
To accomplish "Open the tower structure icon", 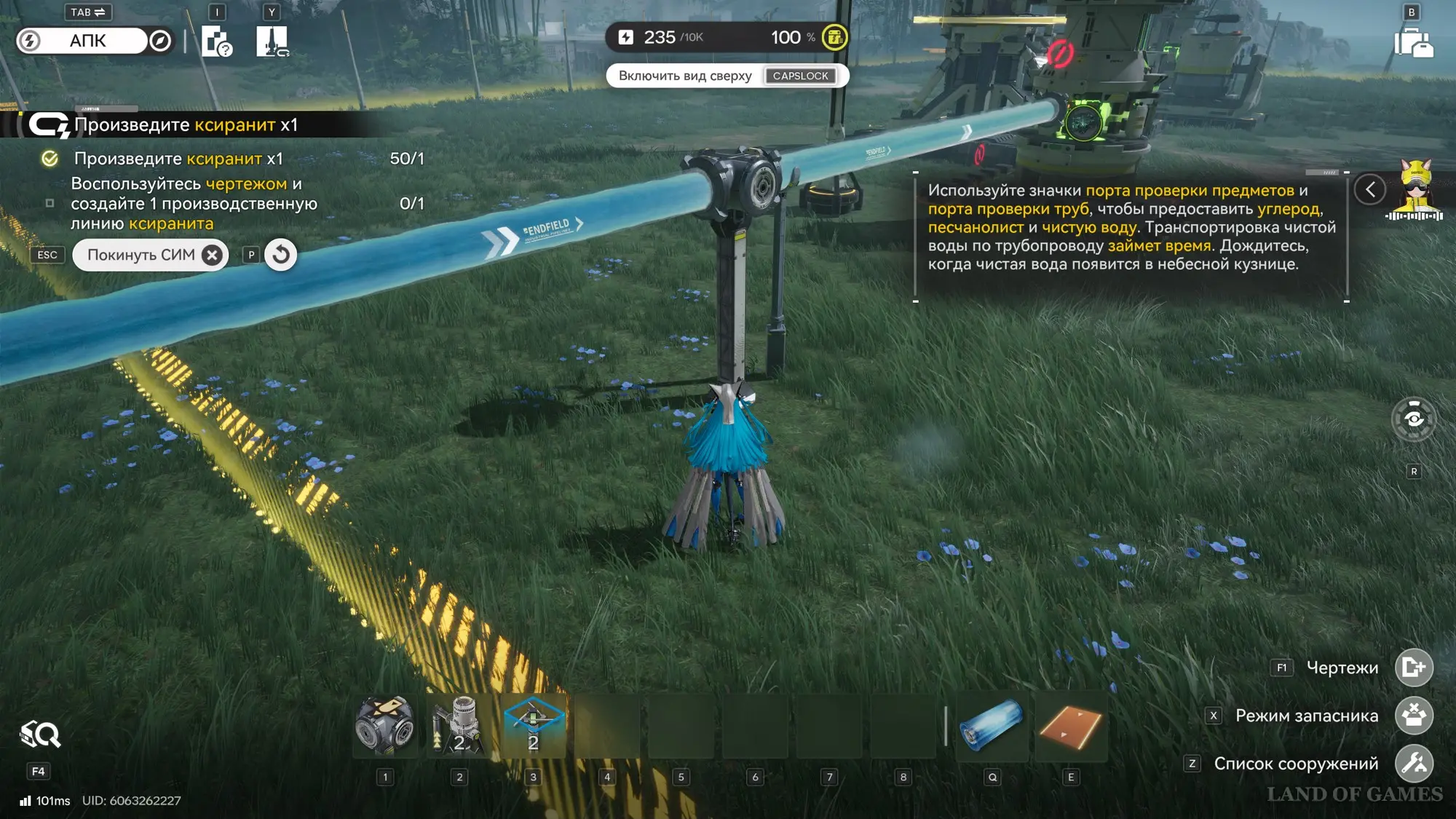I will tap(272, 41).
